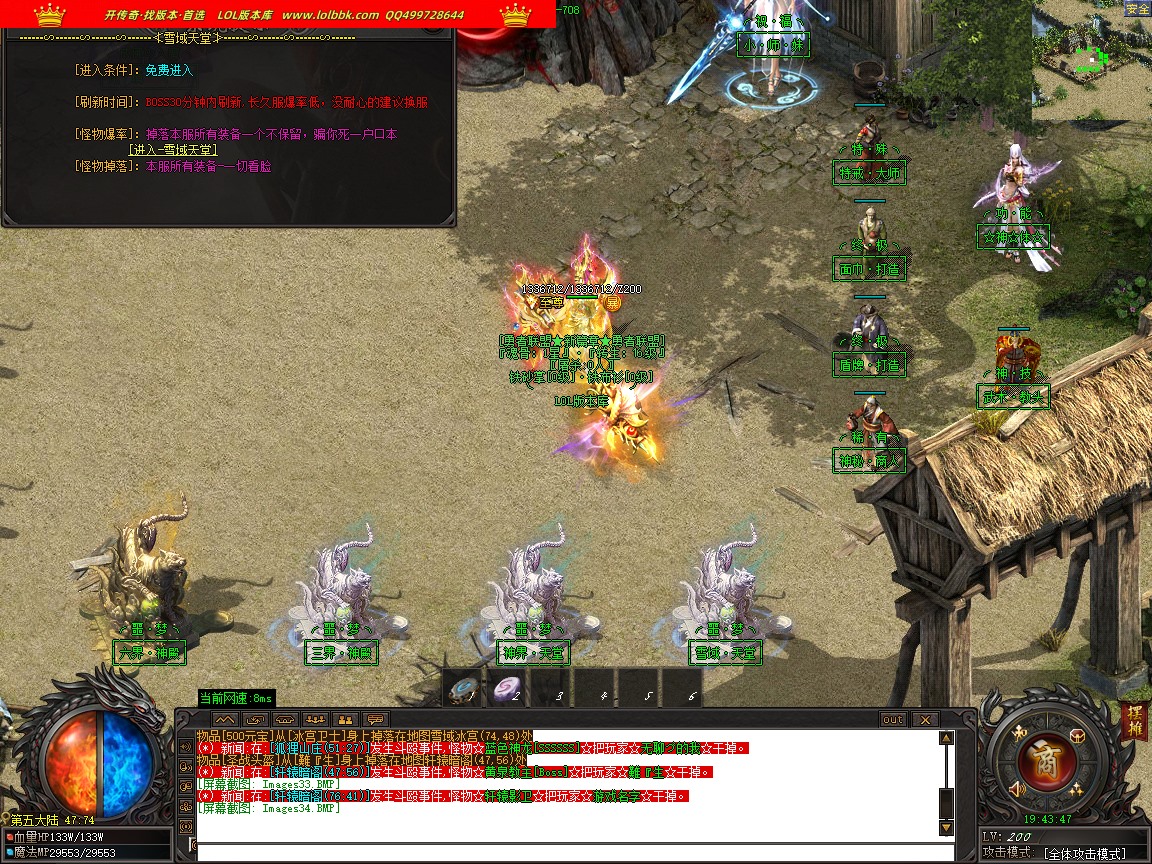Image resolution: width=1152 pixels, height=864 pixels.
Task: Click the 进入-雪域天堂 dialogue link
Action: pyautogui.click(x=173, y=150)
